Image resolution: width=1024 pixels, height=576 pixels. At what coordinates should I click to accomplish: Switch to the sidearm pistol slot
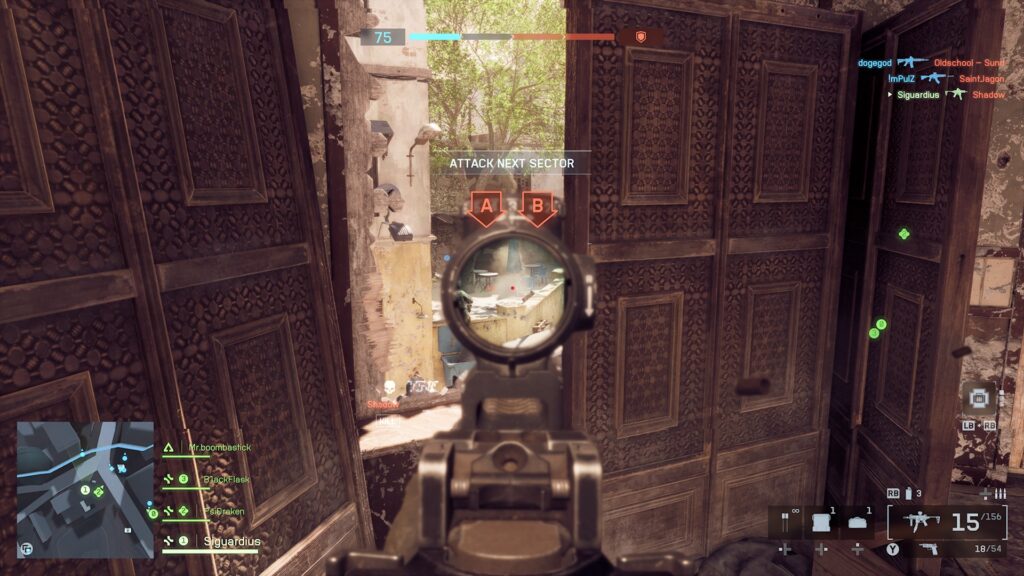point(929,548)
